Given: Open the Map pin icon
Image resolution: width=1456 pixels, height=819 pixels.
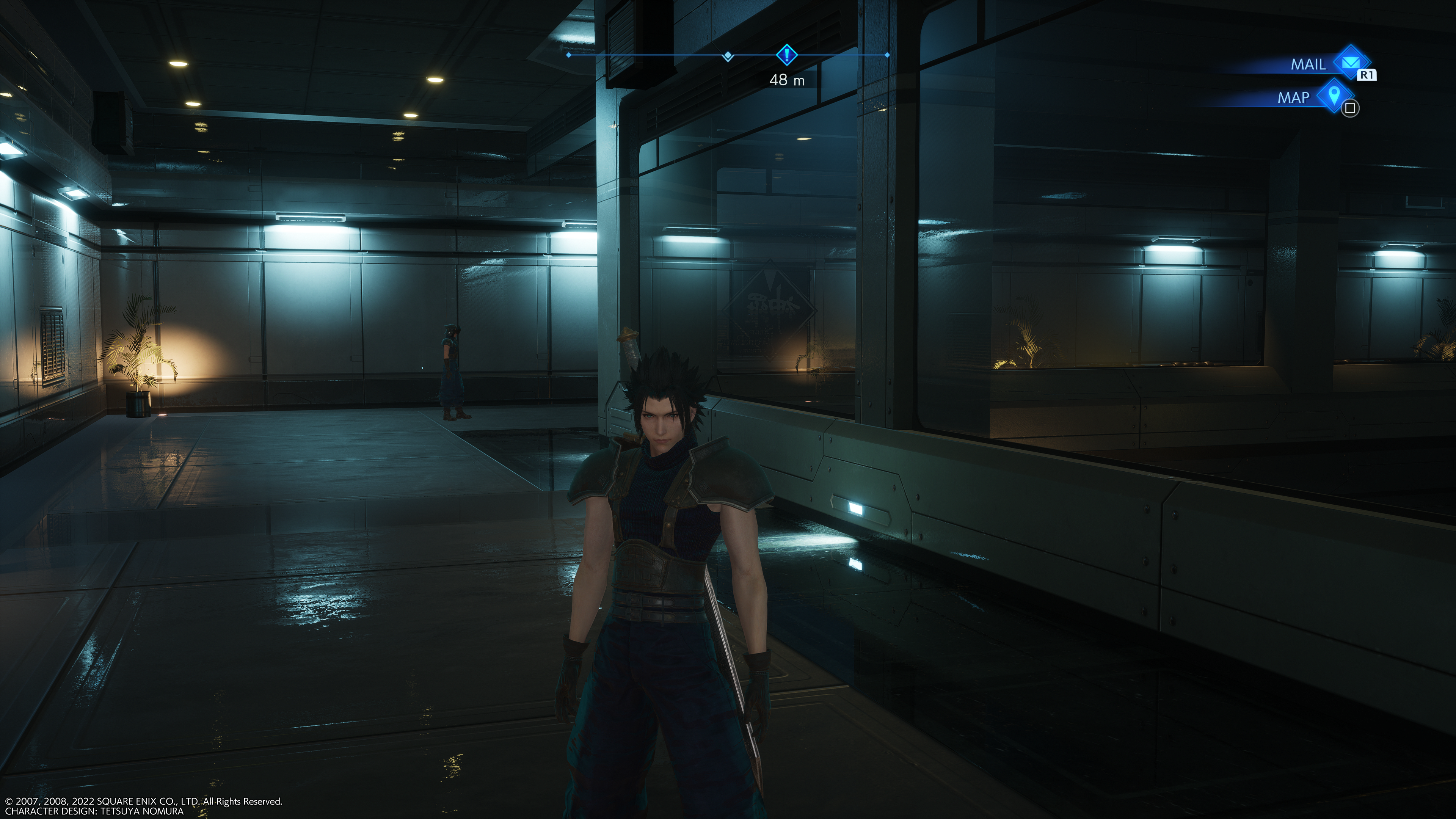Looking at the screenshot, I should pos(1334,95).
